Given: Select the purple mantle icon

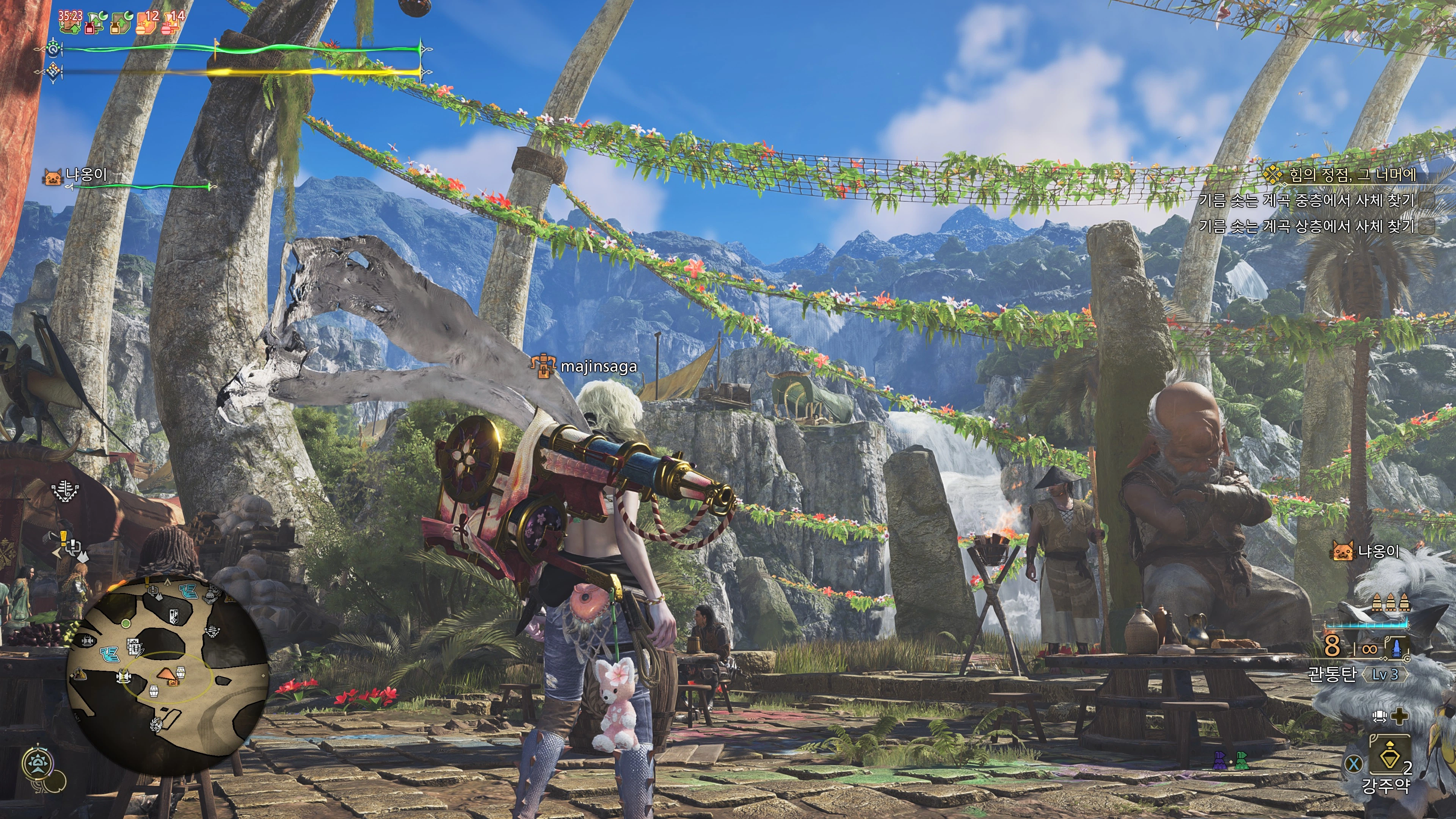Looking at the screenshot, I should 1220,761.
